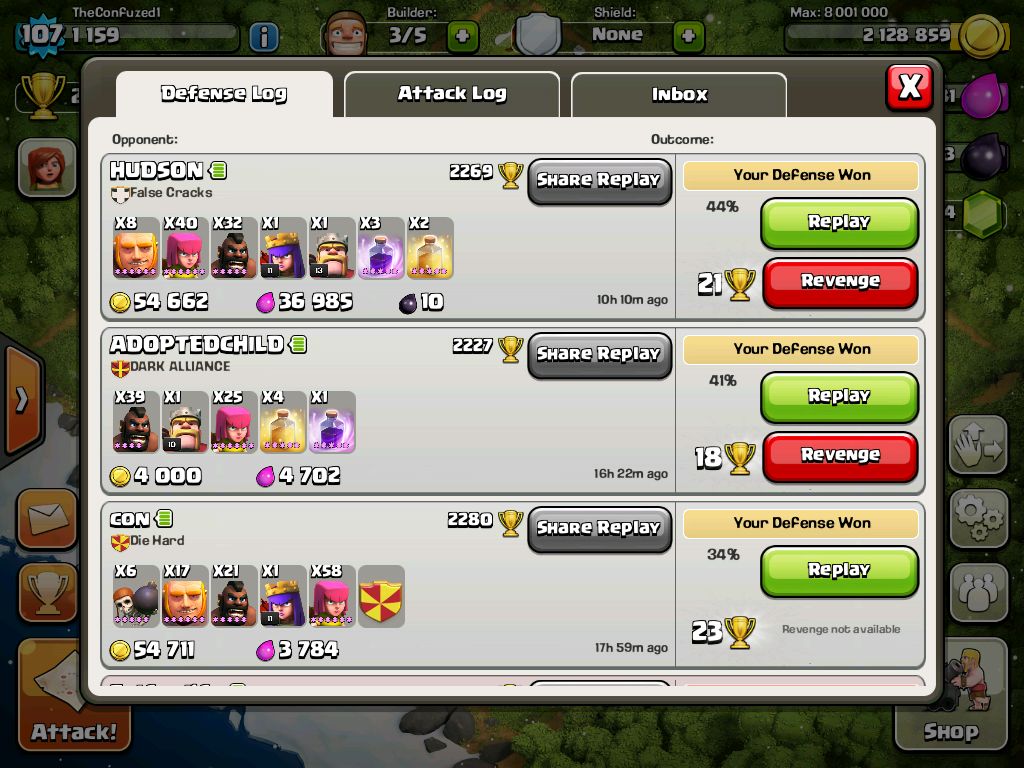Image resolution: width=1024 pixels, height=768 pixels.
Task: Open the settings gears icon
Action: pyautogui.click(x=977, y=517)
